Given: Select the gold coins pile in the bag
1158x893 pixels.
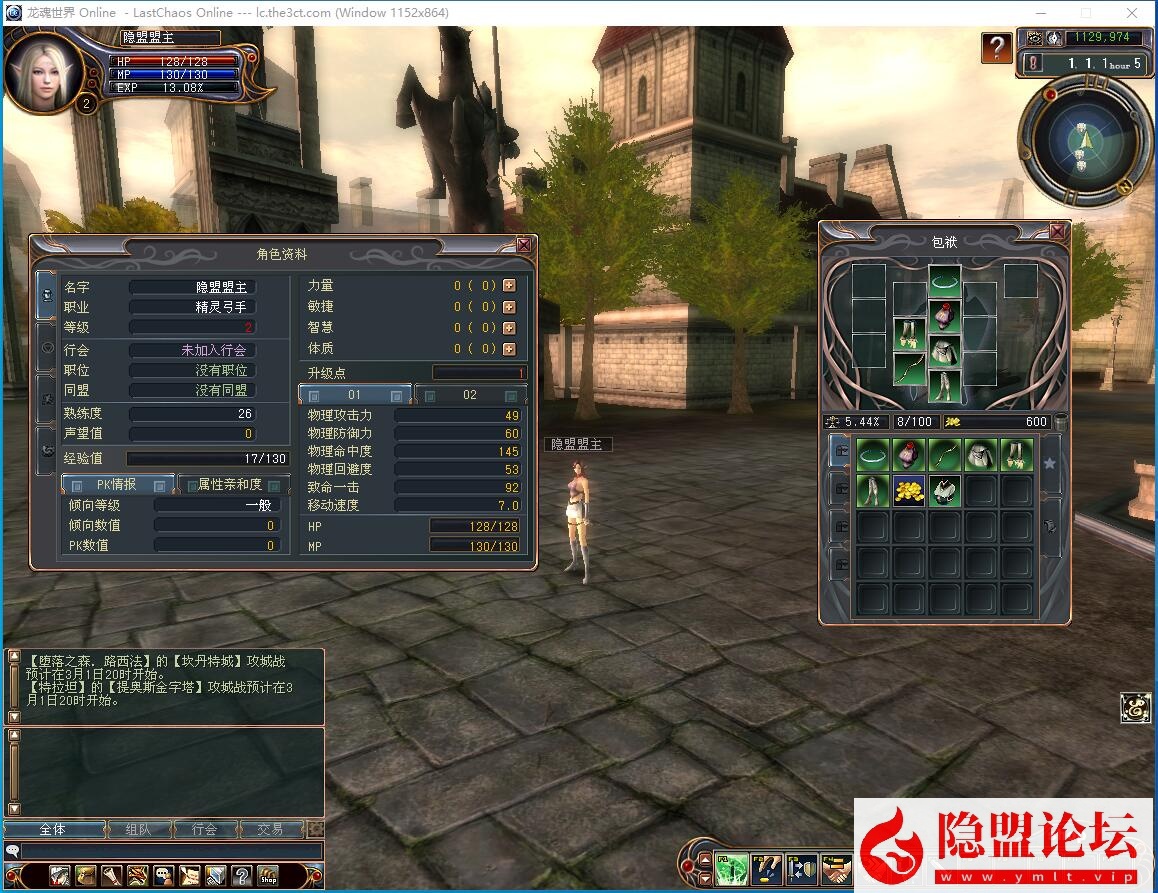Looking at the screenshot, I should (909, 490).
